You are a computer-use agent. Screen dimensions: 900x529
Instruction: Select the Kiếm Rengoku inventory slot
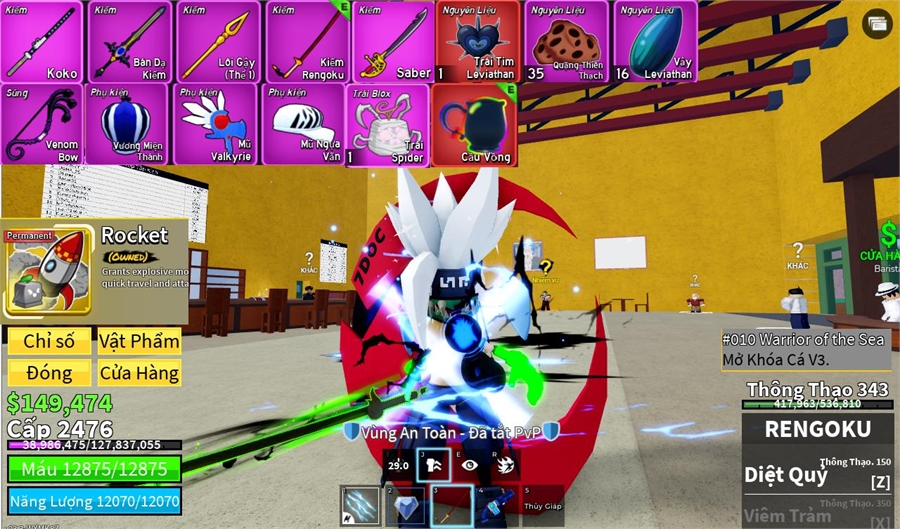(x=306, y=42)
